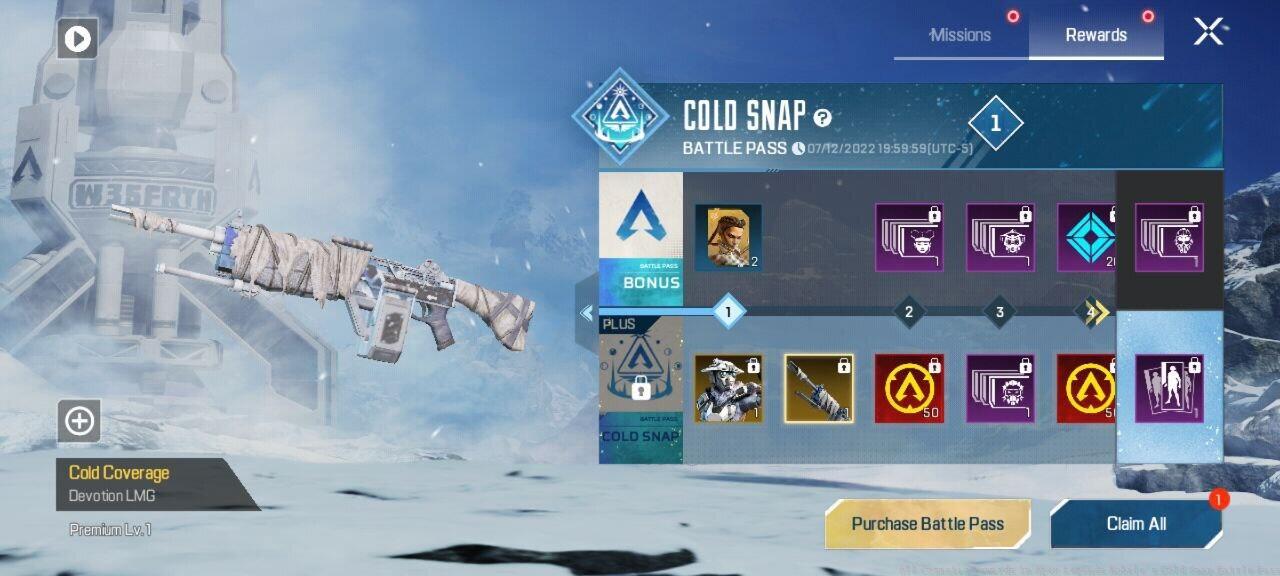Select the locked emote cards featured reward
The image size is (1280, 576).
click(1169, 388)
